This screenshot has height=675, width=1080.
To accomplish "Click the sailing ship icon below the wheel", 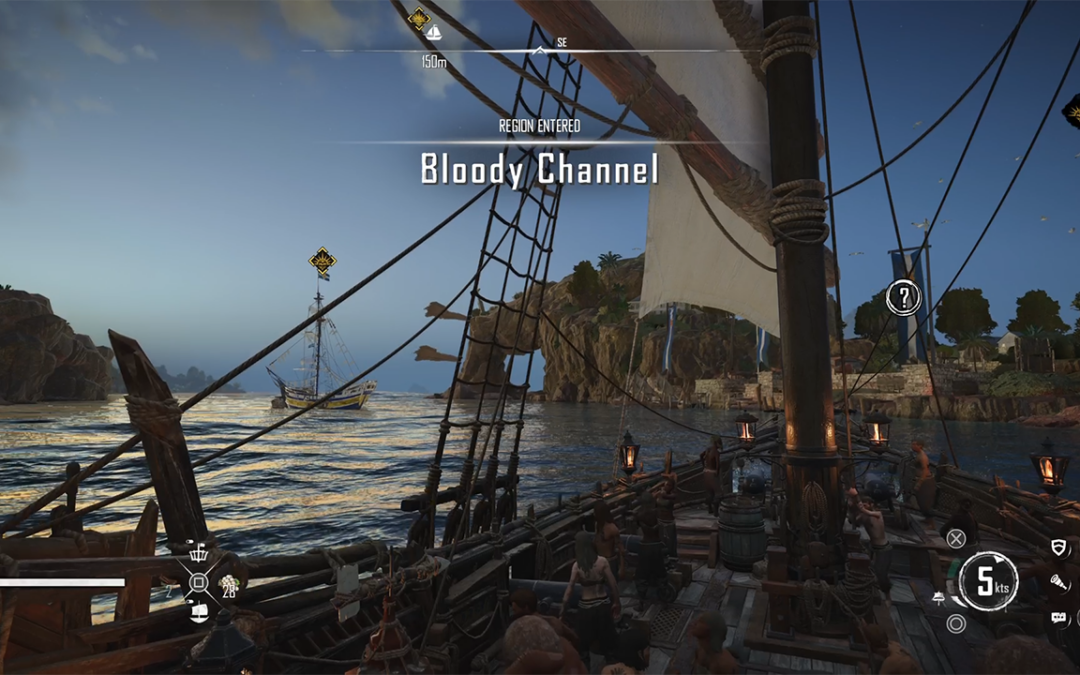I will pos(198,611).
